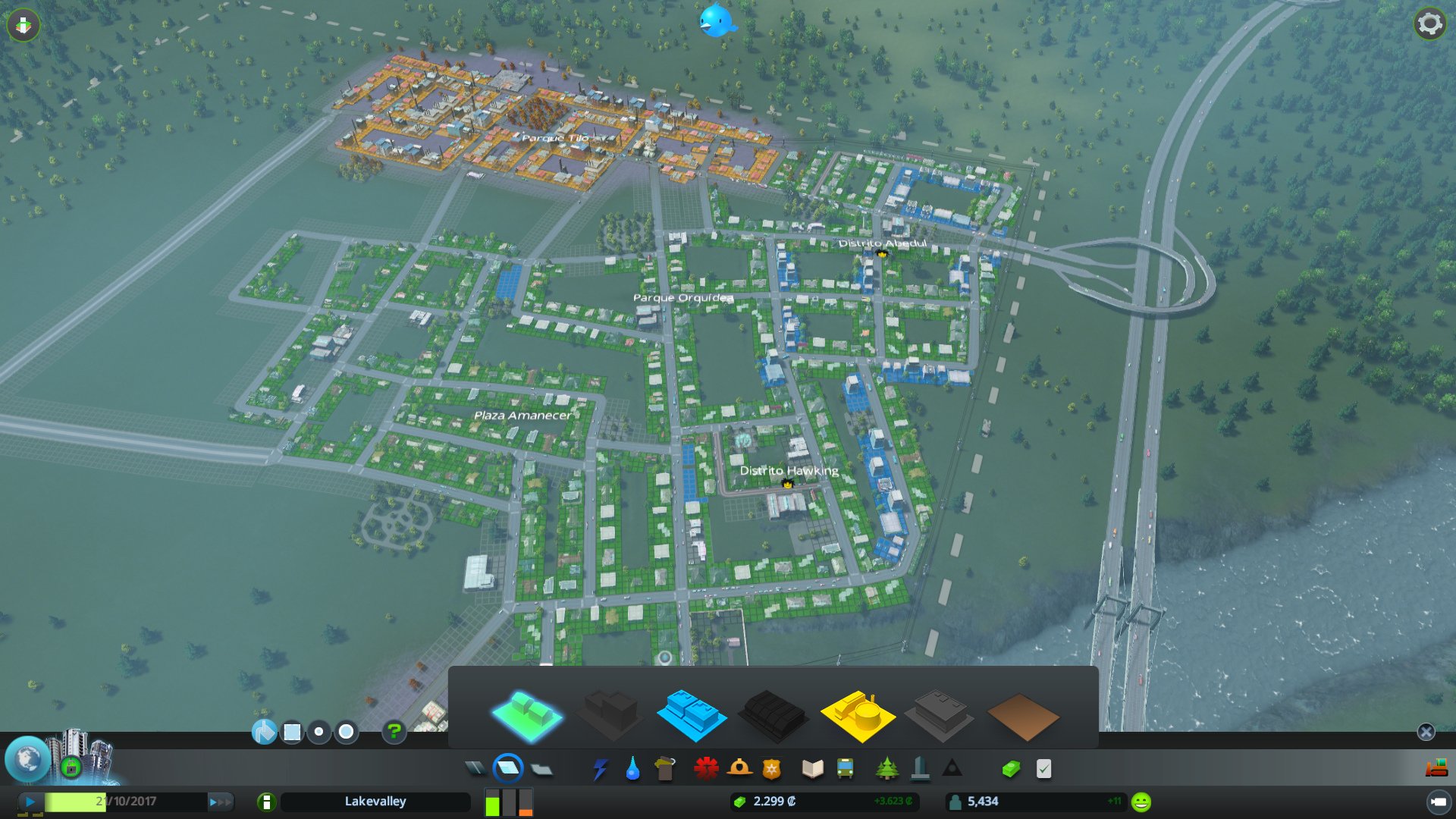The height and width of the screenshot is (819, 1456).
Task: Open the Public Transport menu
Action: [847, 768]
